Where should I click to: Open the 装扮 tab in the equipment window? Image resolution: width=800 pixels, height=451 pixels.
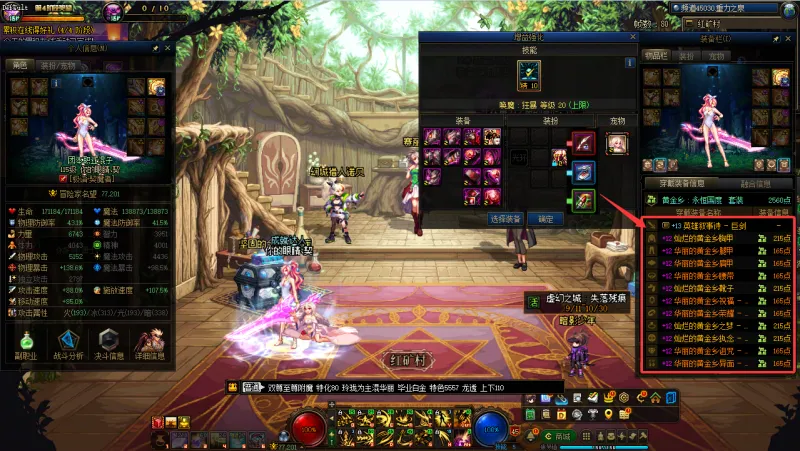coord(687,57)
